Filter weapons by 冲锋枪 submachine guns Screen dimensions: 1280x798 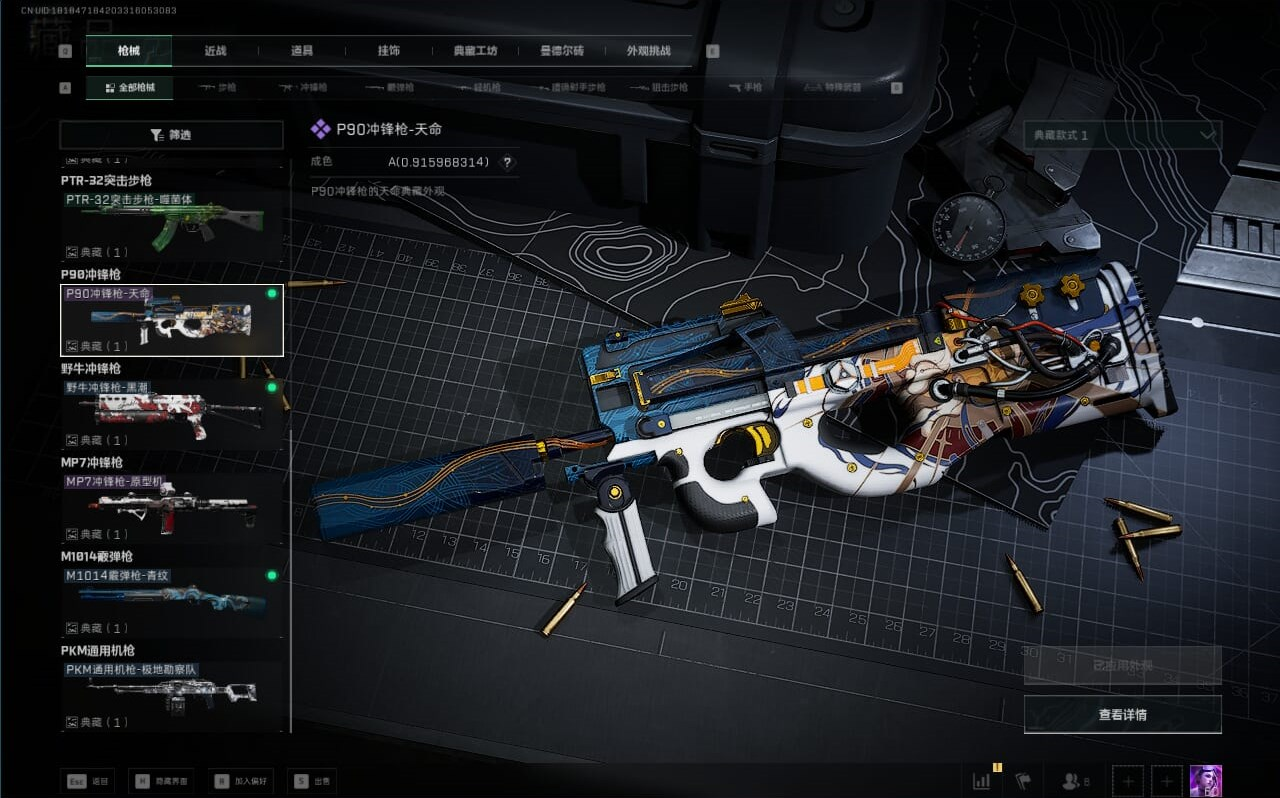pyautogui.click(x=303, y=88)
